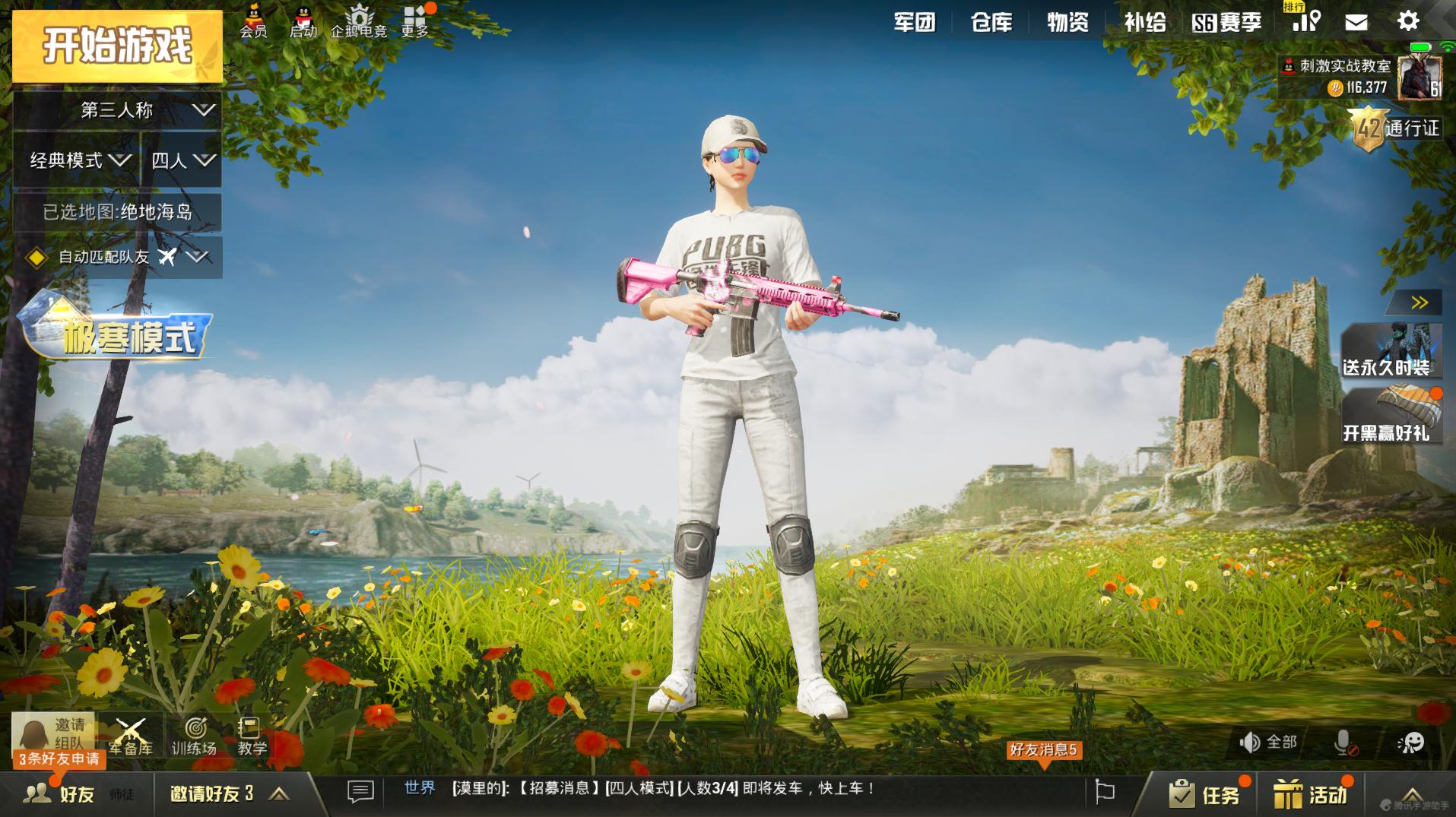Switch to the 仓库 warehouse tab

coord(991,23)
